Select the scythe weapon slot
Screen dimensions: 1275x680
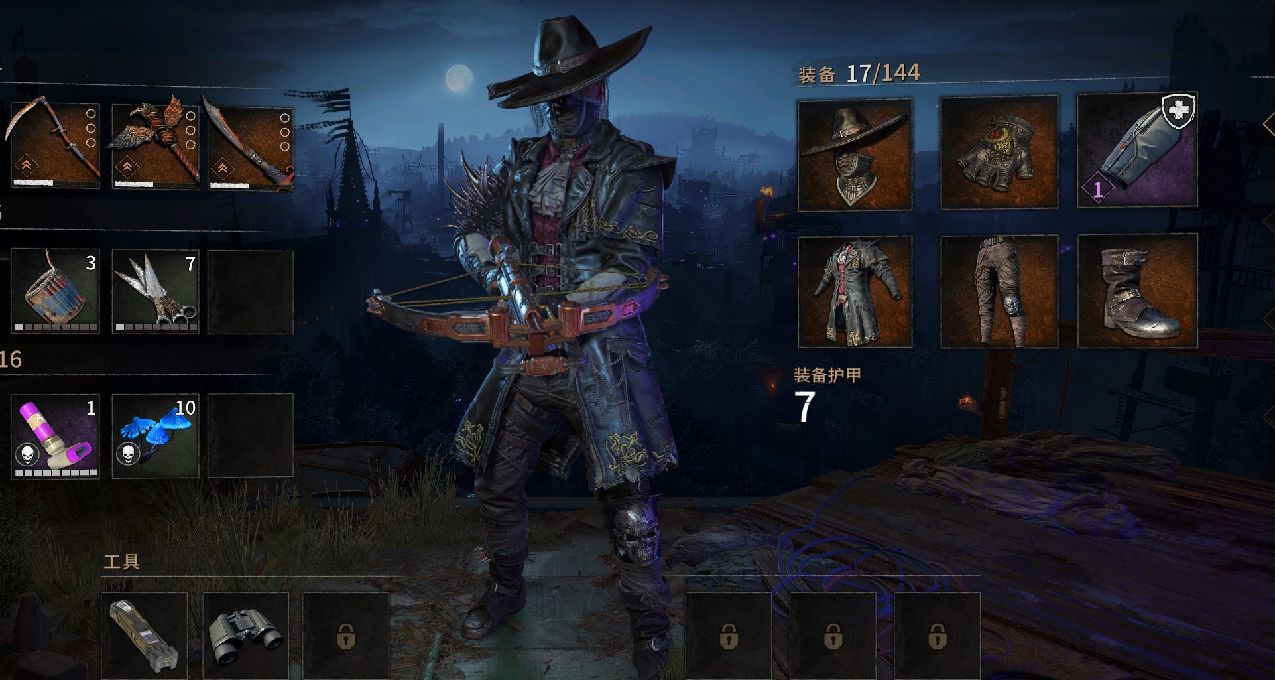(54, 144)
